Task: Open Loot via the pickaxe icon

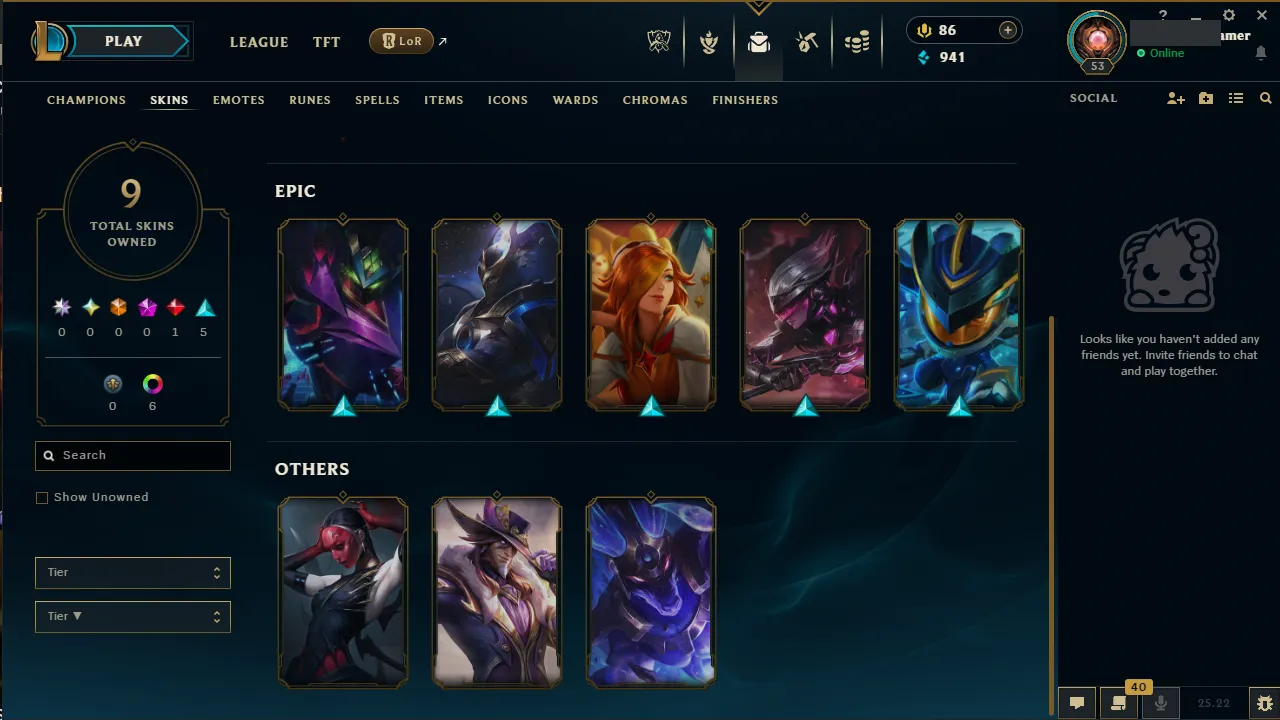Action: [x=807, y=42]
